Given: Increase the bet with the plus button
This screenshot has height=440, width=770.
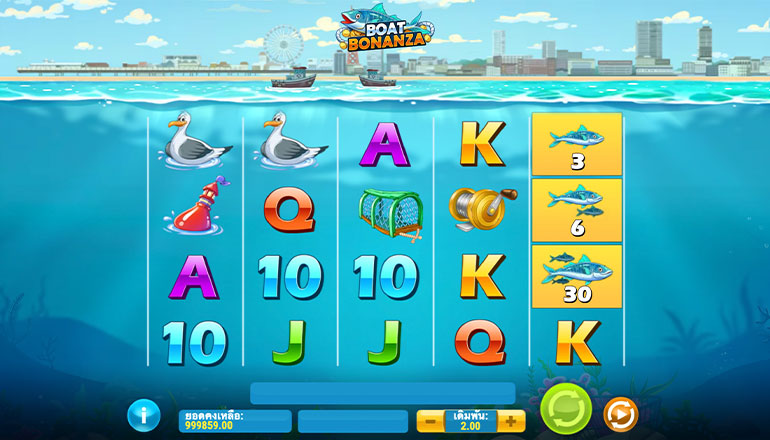Looking at the screenshot, I should (x=510, y=421).
